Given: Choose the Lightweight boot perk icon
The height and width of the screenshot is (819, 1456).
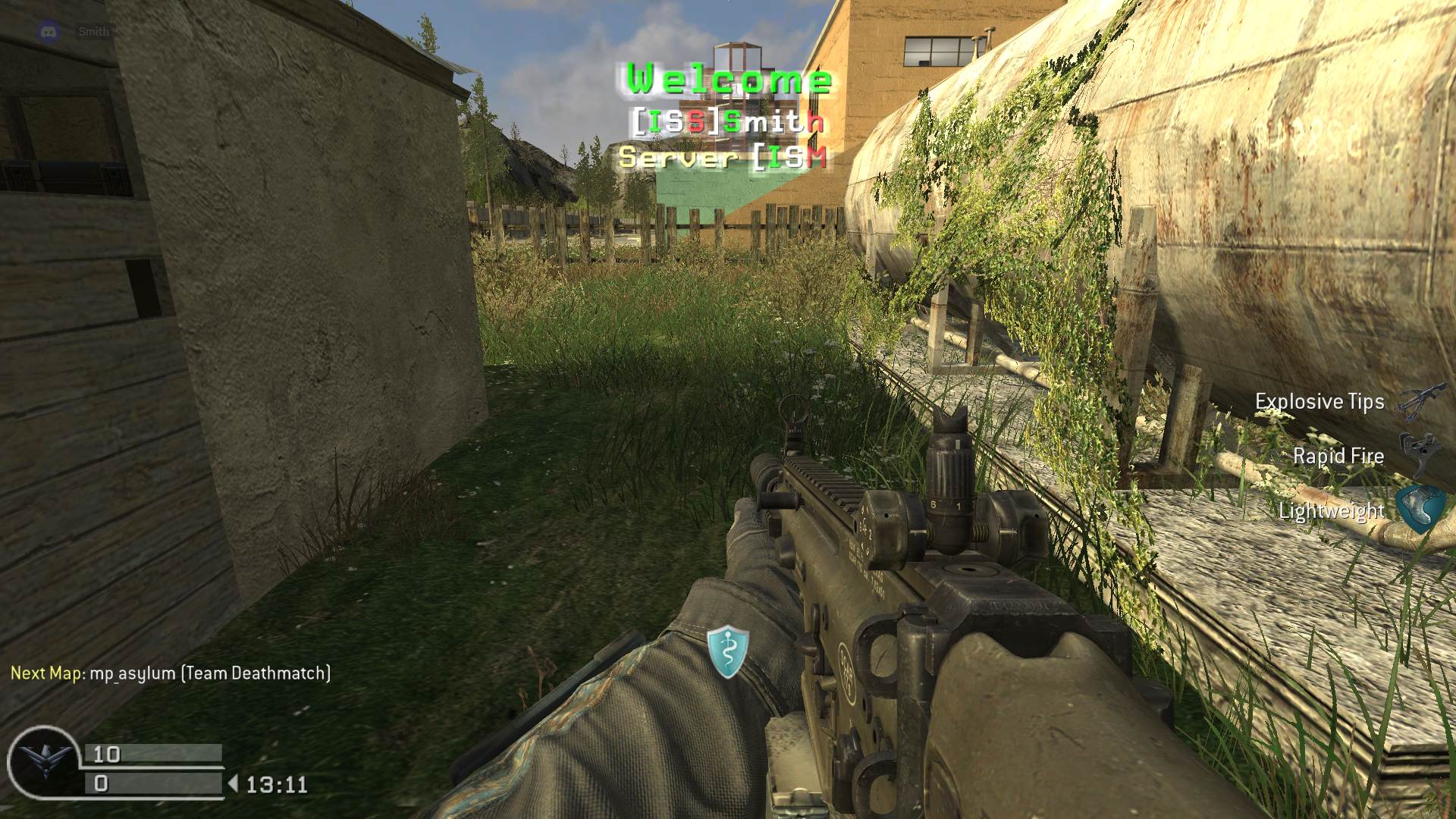Looking at the screenshot, I should tap(1419, 508).
